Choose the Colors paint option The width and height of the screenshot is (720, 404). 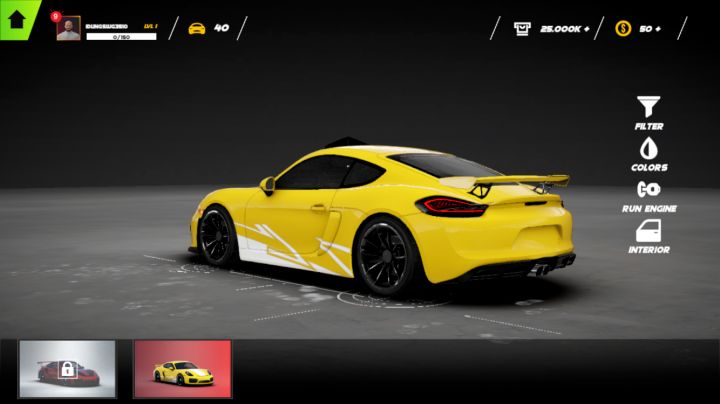point(649,154)
